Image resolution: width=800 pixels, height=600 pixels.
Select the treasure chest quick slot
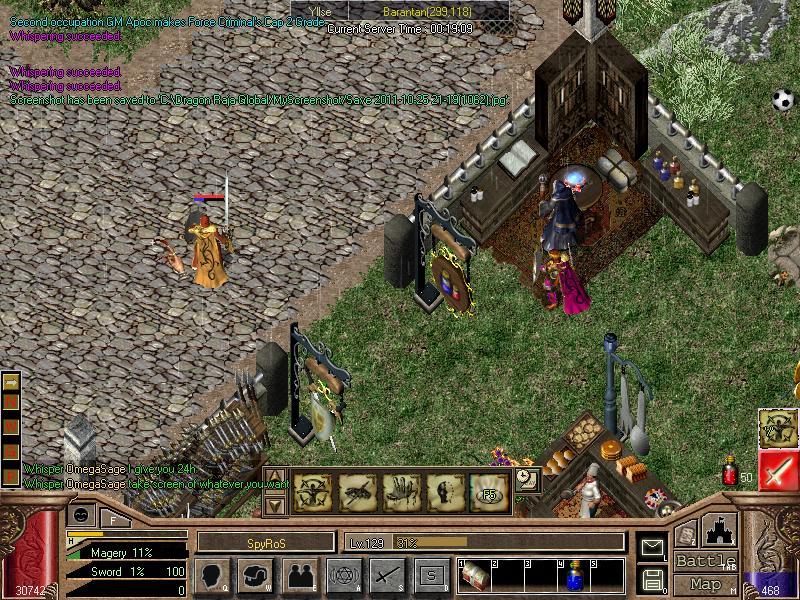tap(472, 576)
